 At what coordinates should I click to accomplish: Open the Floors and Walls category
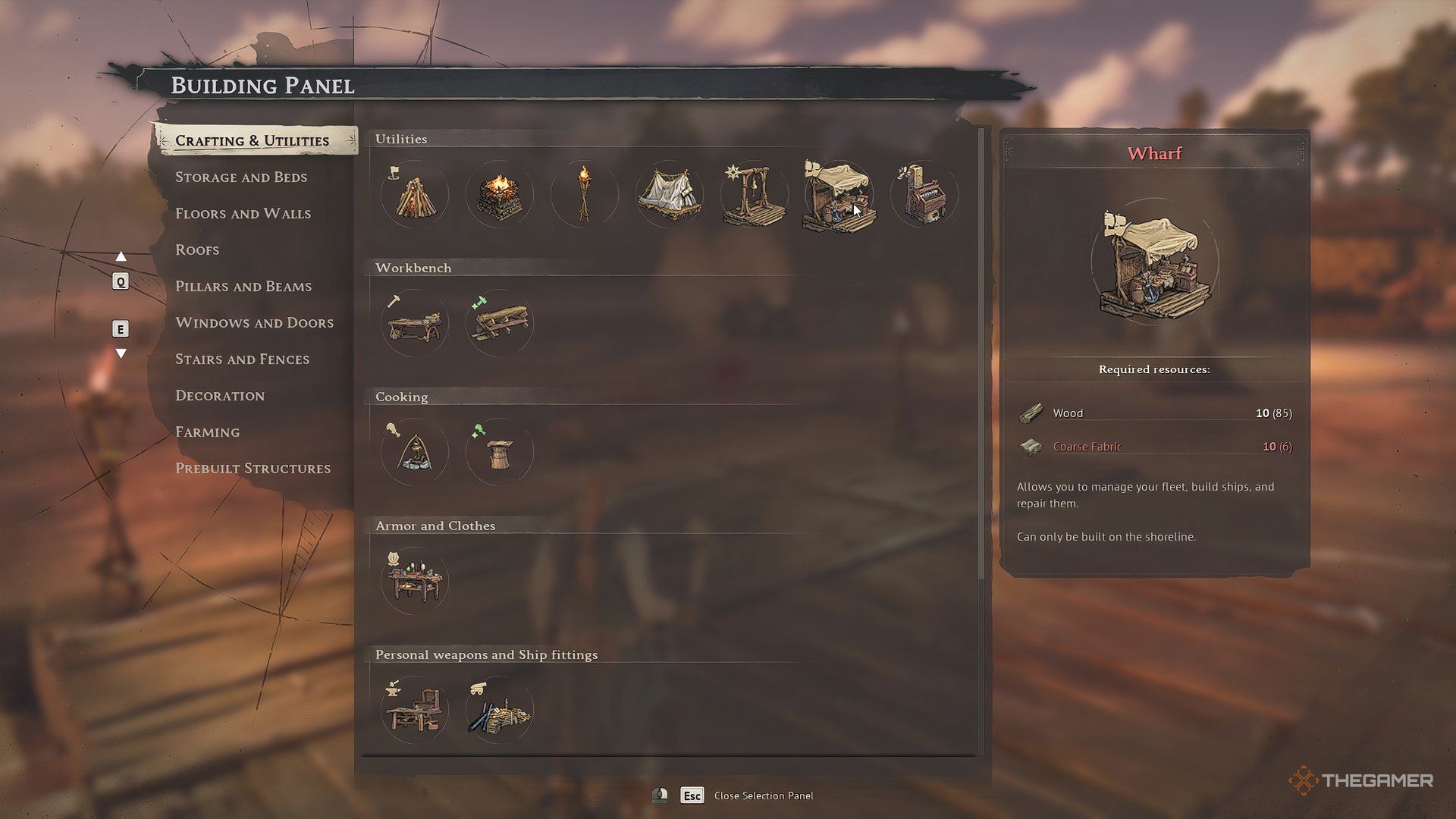243,214
